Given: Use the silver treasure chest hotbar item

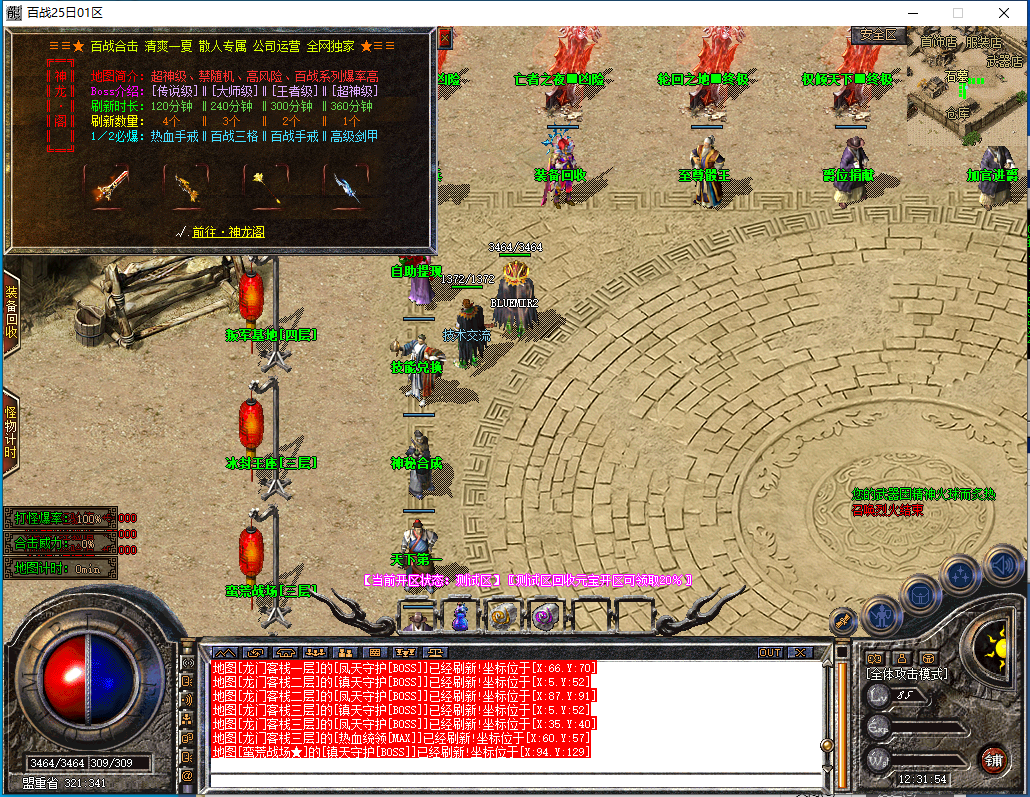Looking at the screenshot, I should pyautogui.click(x=503, y=616).
